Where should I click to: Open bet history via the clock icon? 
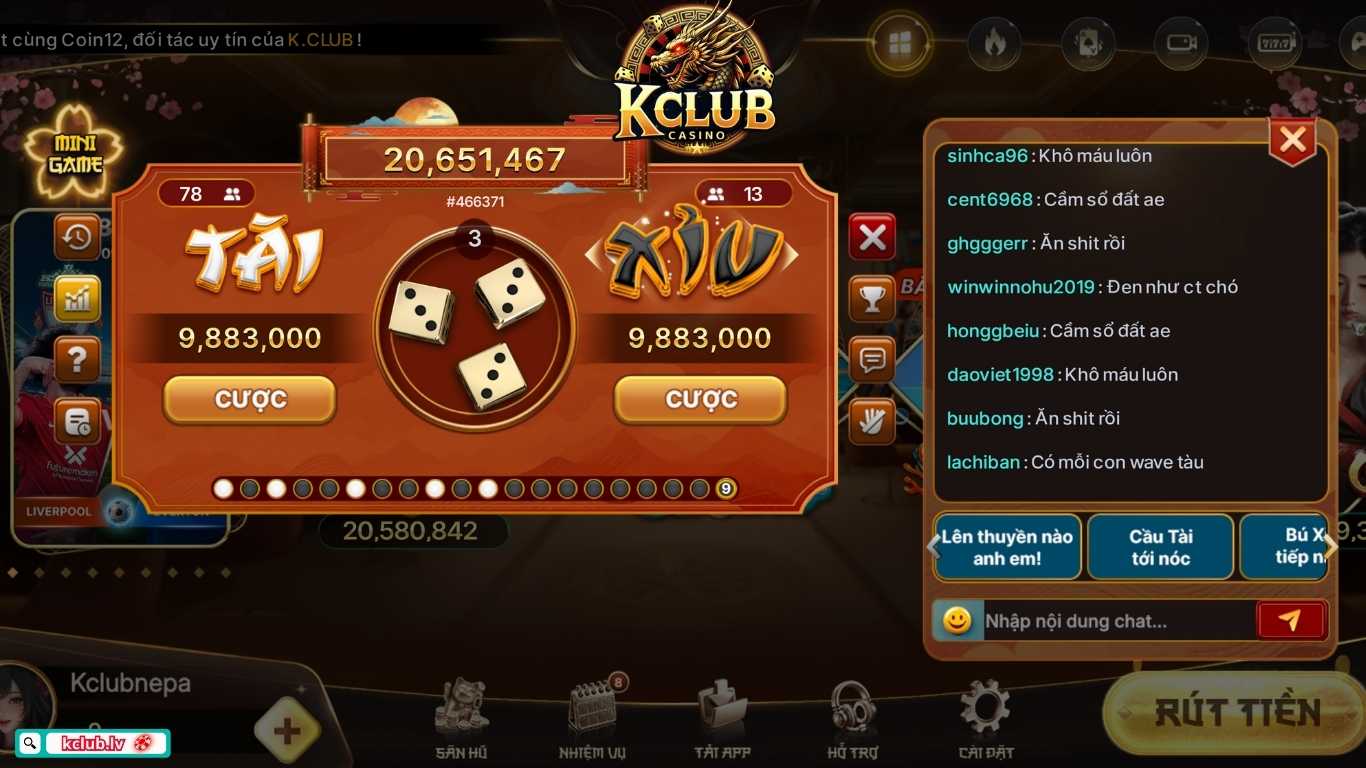point(77,238)
